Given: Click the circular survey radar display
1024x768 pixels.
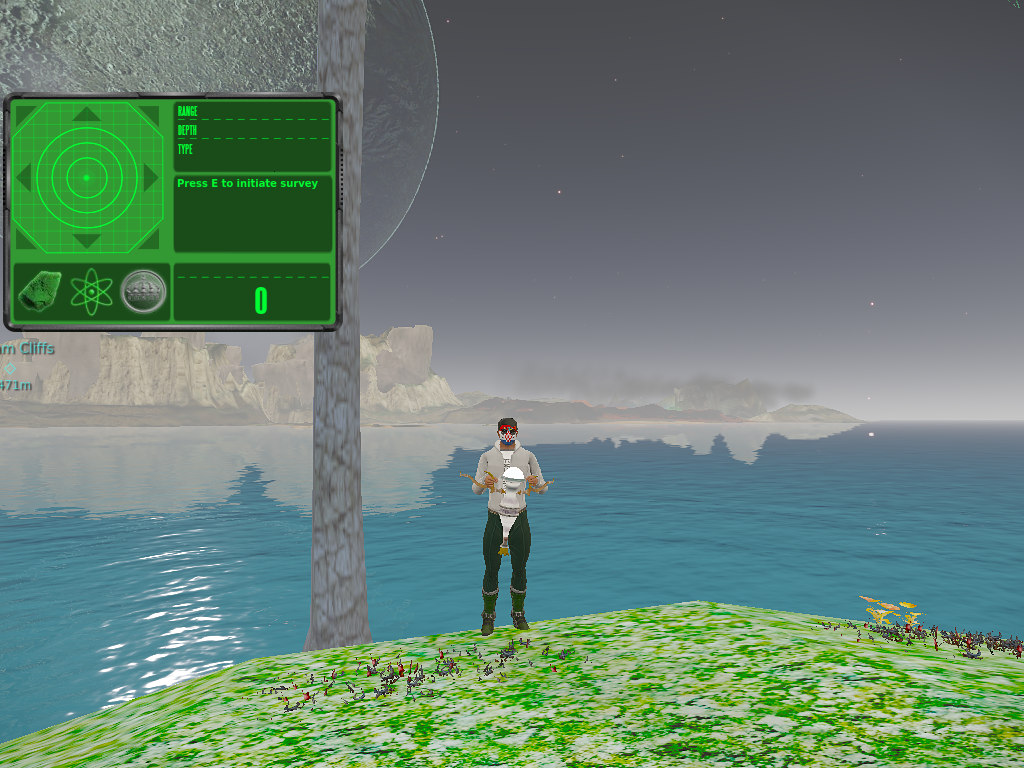Looking at the screenshot, I should coord(86,178).
